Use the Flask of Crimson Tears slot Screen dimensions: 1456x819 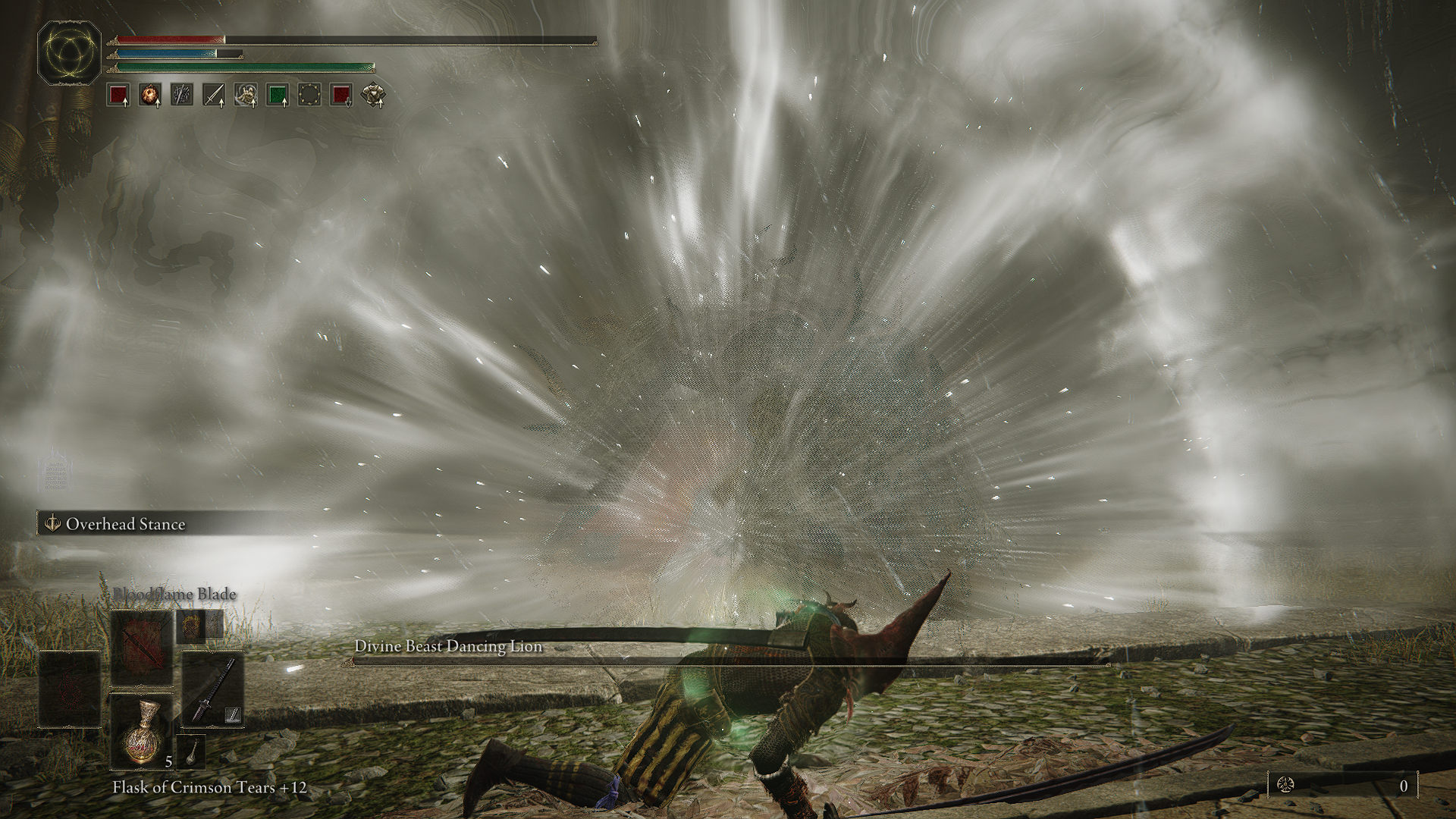(143, 730)
